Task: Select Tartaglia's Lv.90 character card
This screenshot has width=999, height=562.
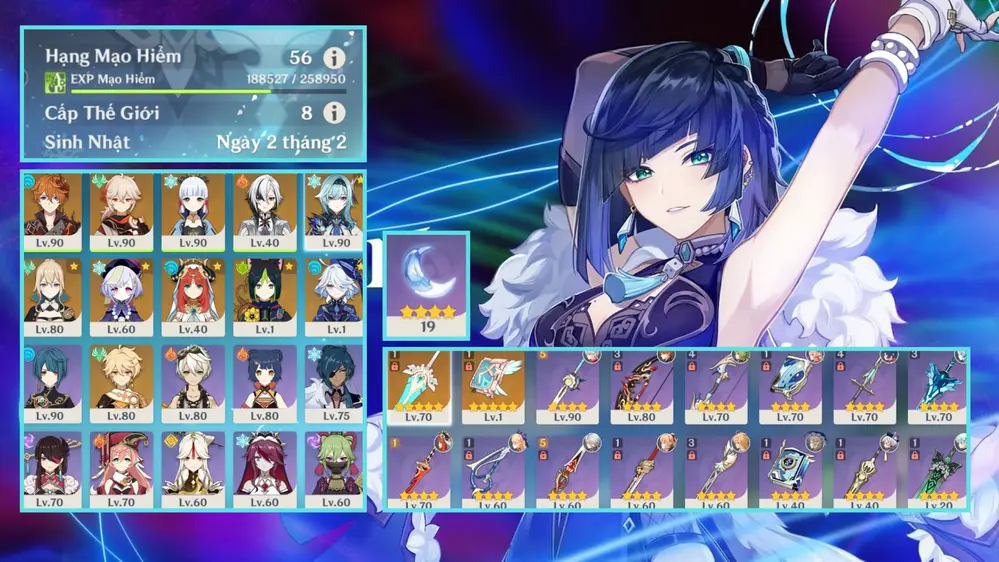Action: click(x=51, y=212)
